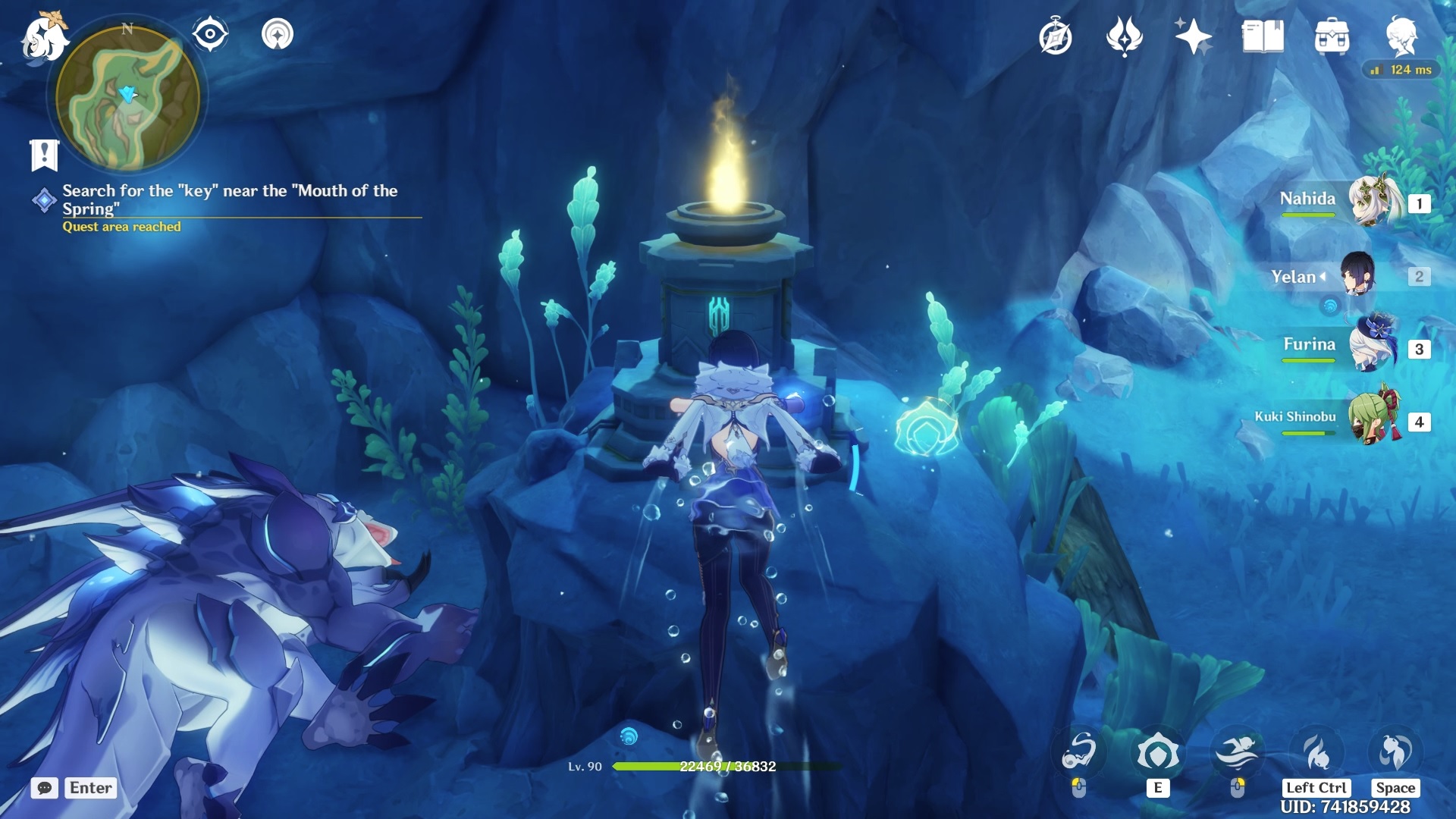The height and width of the screenshot is (819, 1456).
Task: Select the quest 'Search for the key' objective
Action: pos(227,200)
